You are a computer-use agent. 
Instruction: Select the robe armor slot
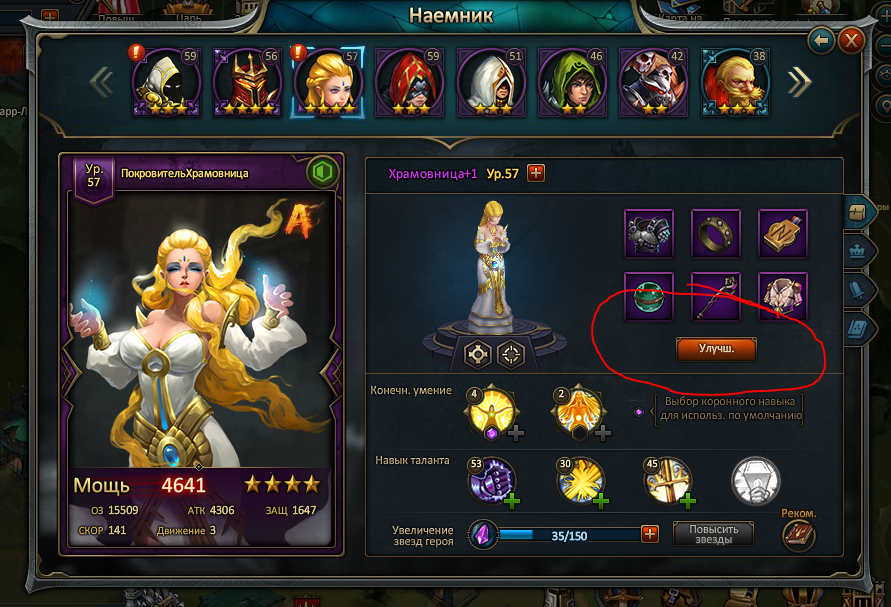click(782, 296)
